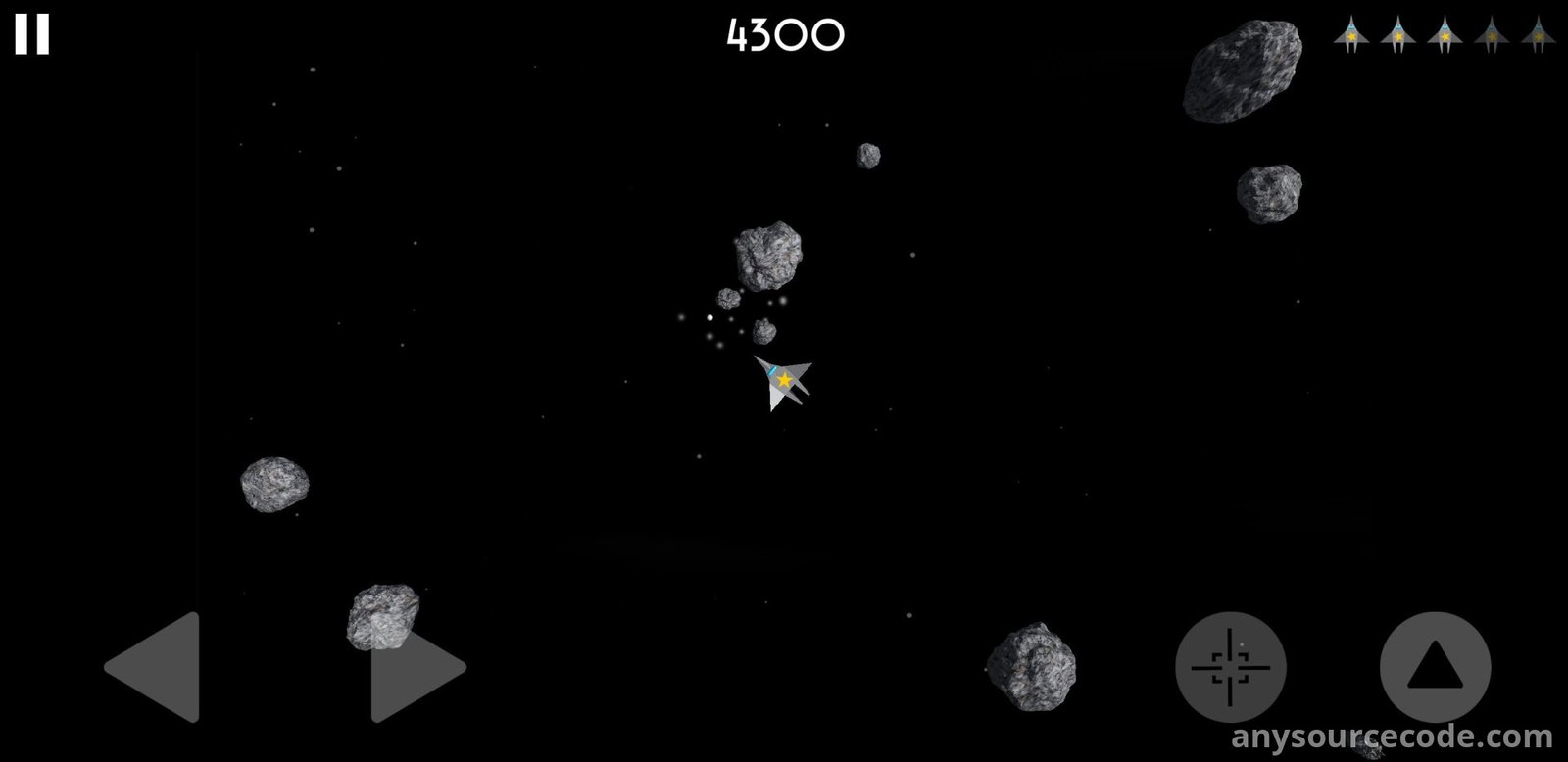Tap the rotate-right arrow button
The height and width of the screenshot is (762, 1568).
(x=416, y=669)
